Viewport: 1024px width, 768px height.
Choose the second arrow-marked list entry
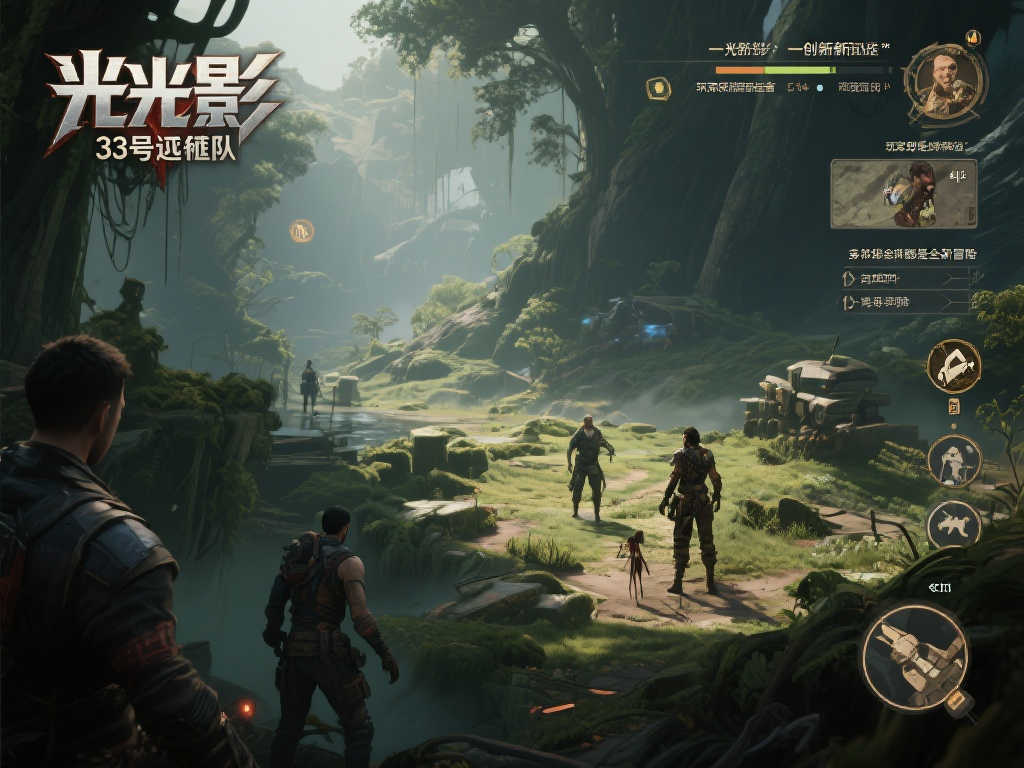click(x=907, y=301)
